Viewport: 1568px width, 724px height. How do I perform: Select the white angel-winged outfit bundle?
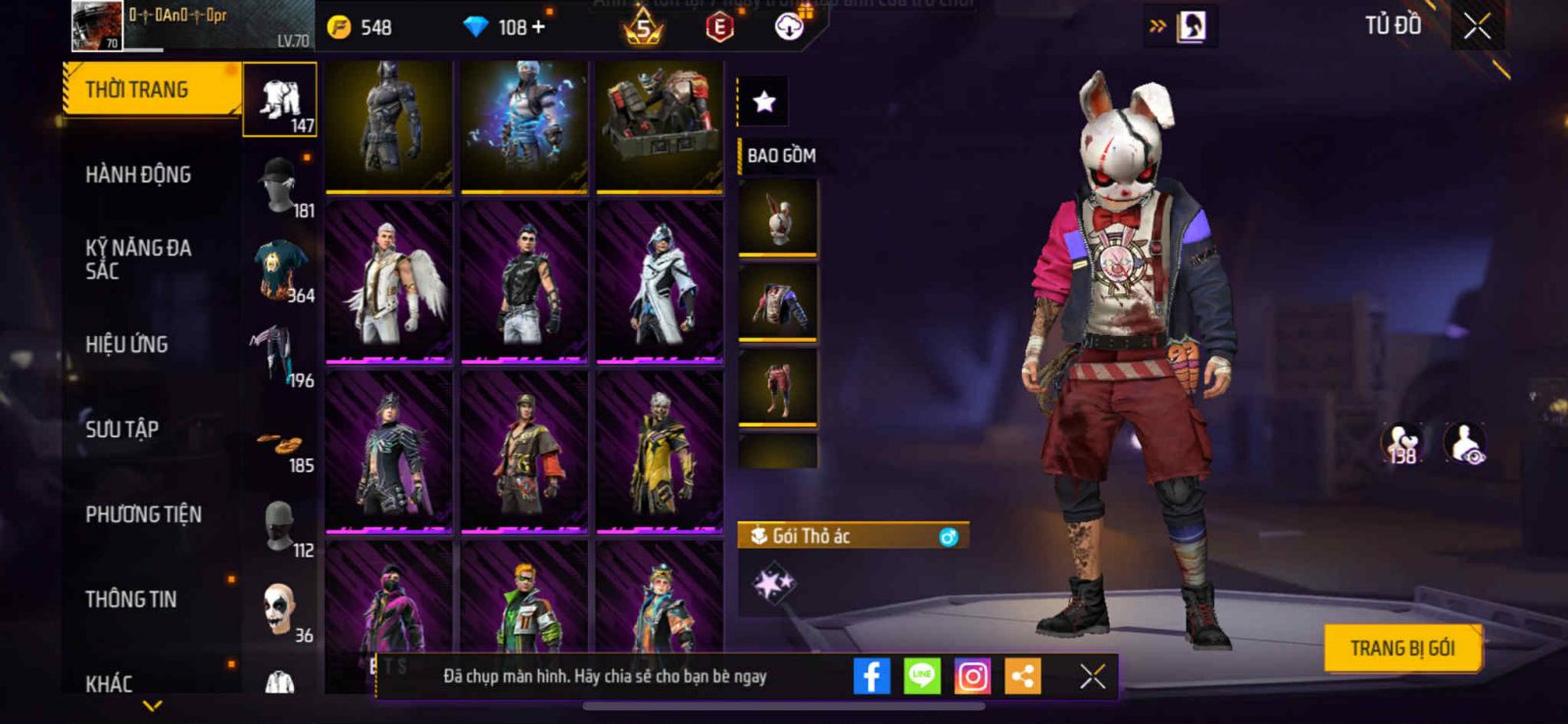[x=389, y=282]
